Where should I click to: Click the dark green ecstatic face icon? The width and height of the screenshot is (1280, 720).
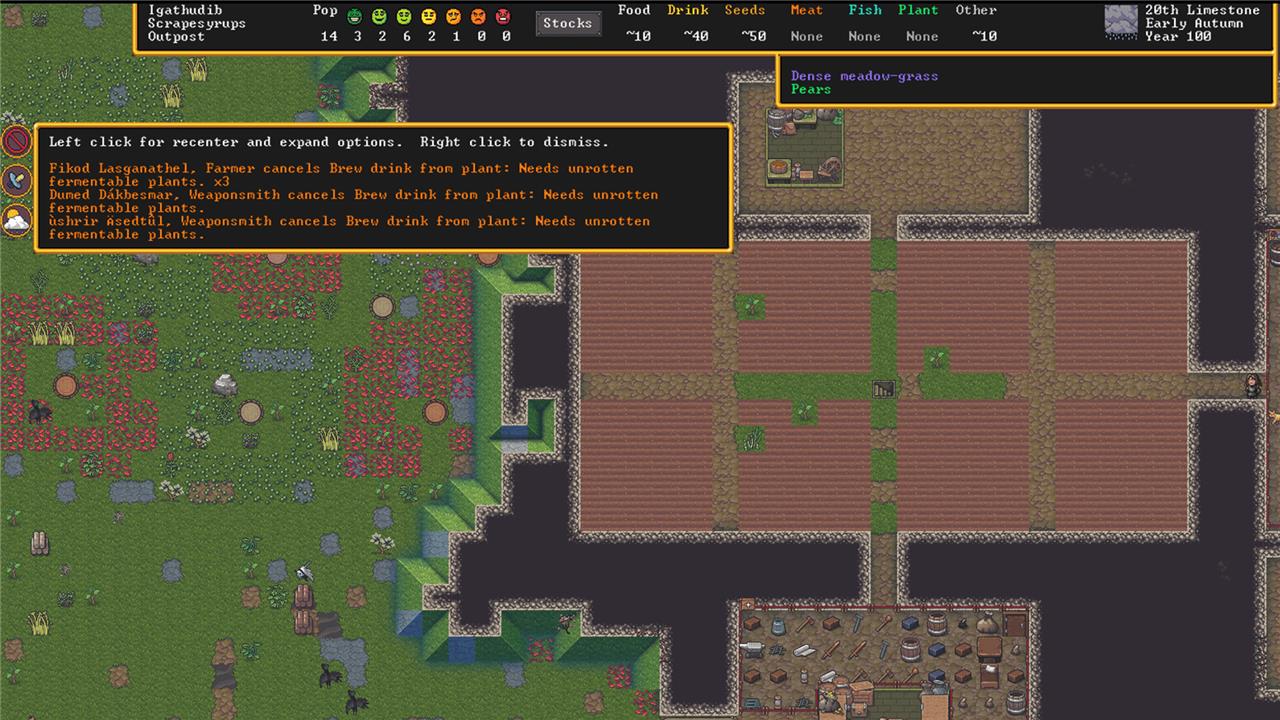pos(355,16)
